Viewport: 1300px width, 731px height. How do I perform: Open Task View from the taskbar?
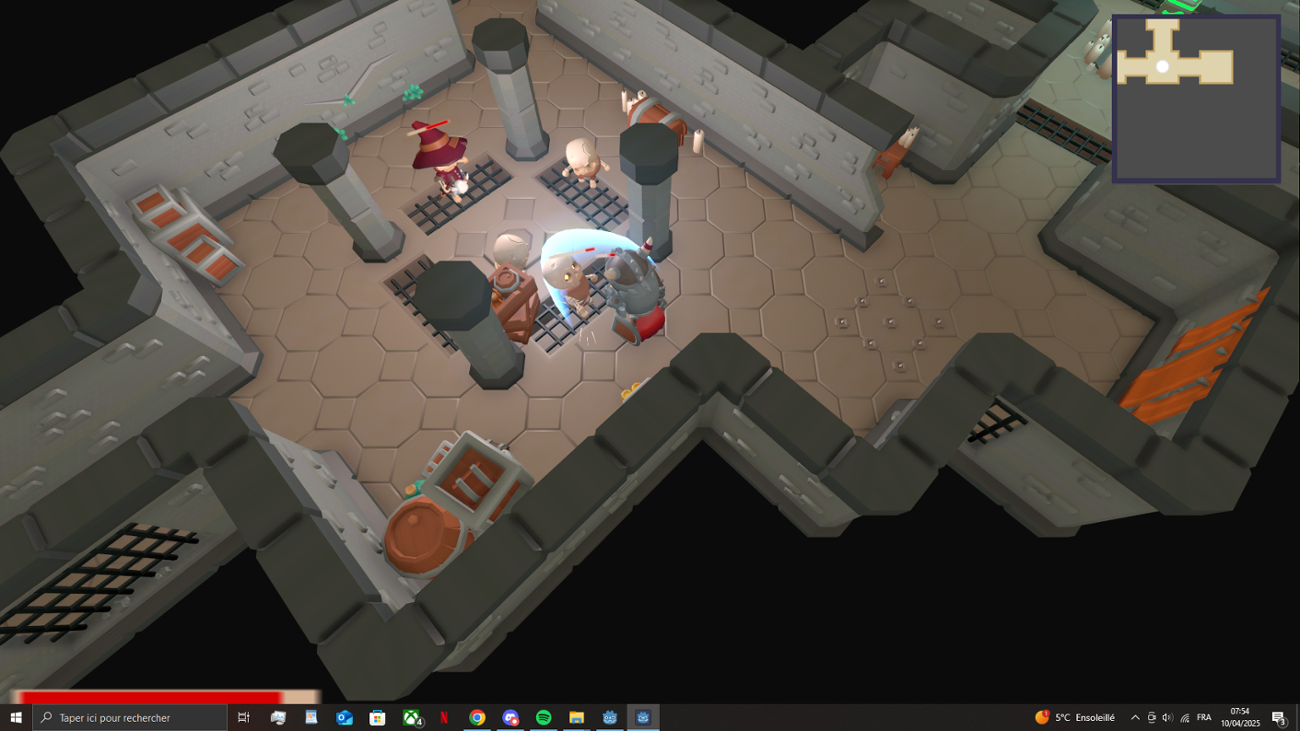pyautogui.click(x=243, y=717)
